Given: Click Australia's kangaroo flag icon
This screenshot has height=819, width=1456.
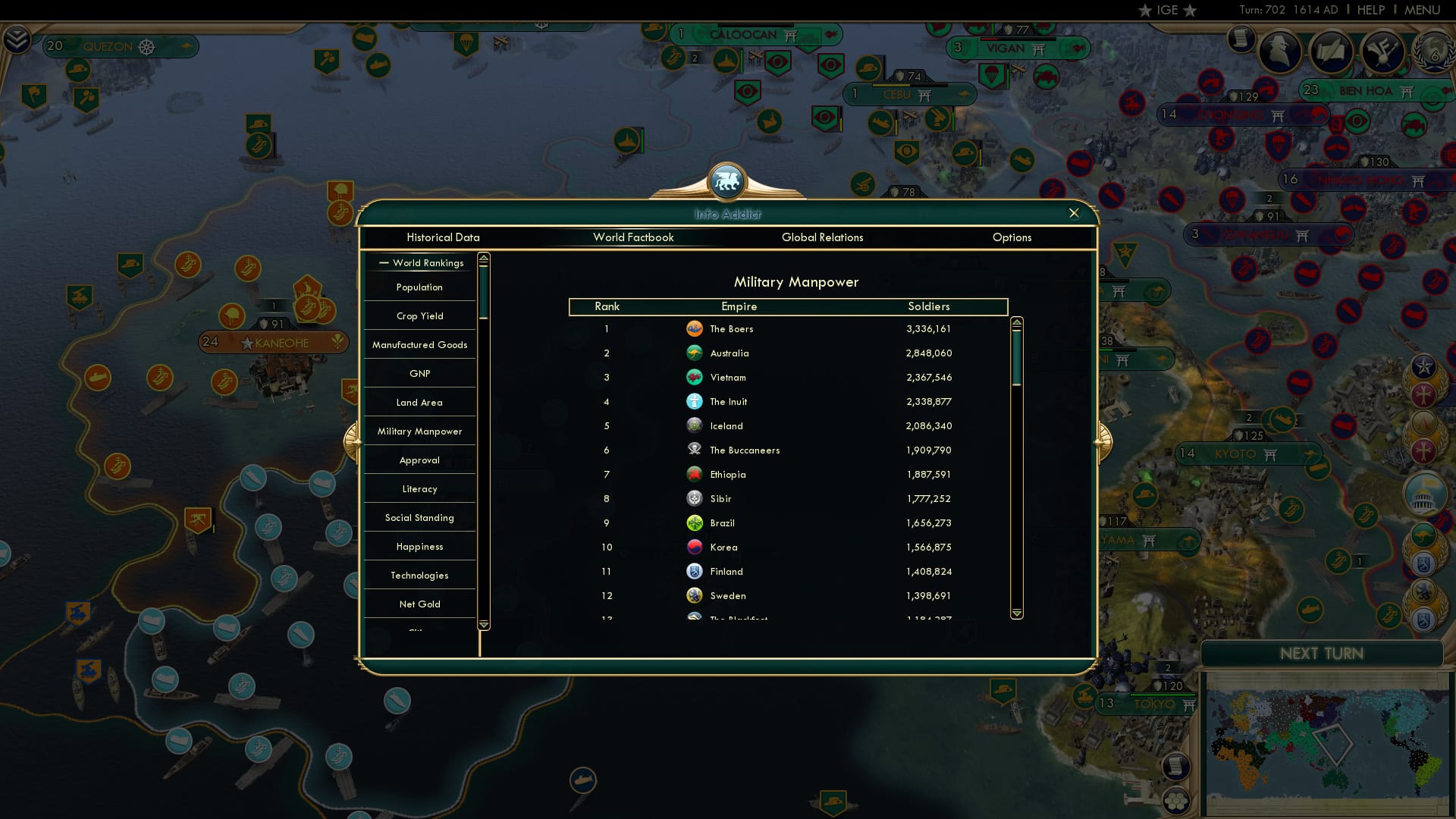Looking at the screenshot, I should (695, 353).
